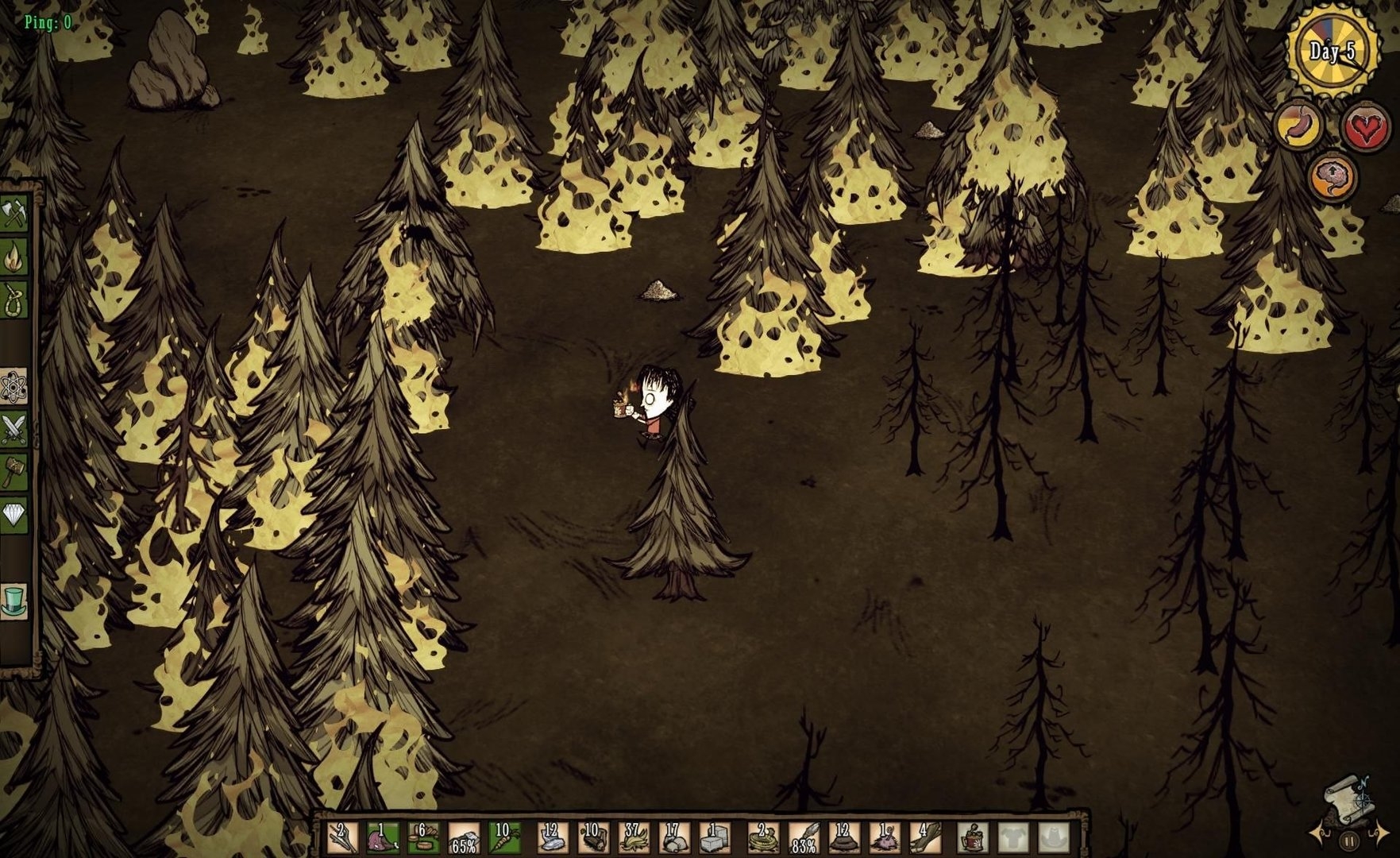Viewport: 1400px width, 858px height.
Task: Open the Structures hammer crafting tab
Action: (15, 473)
